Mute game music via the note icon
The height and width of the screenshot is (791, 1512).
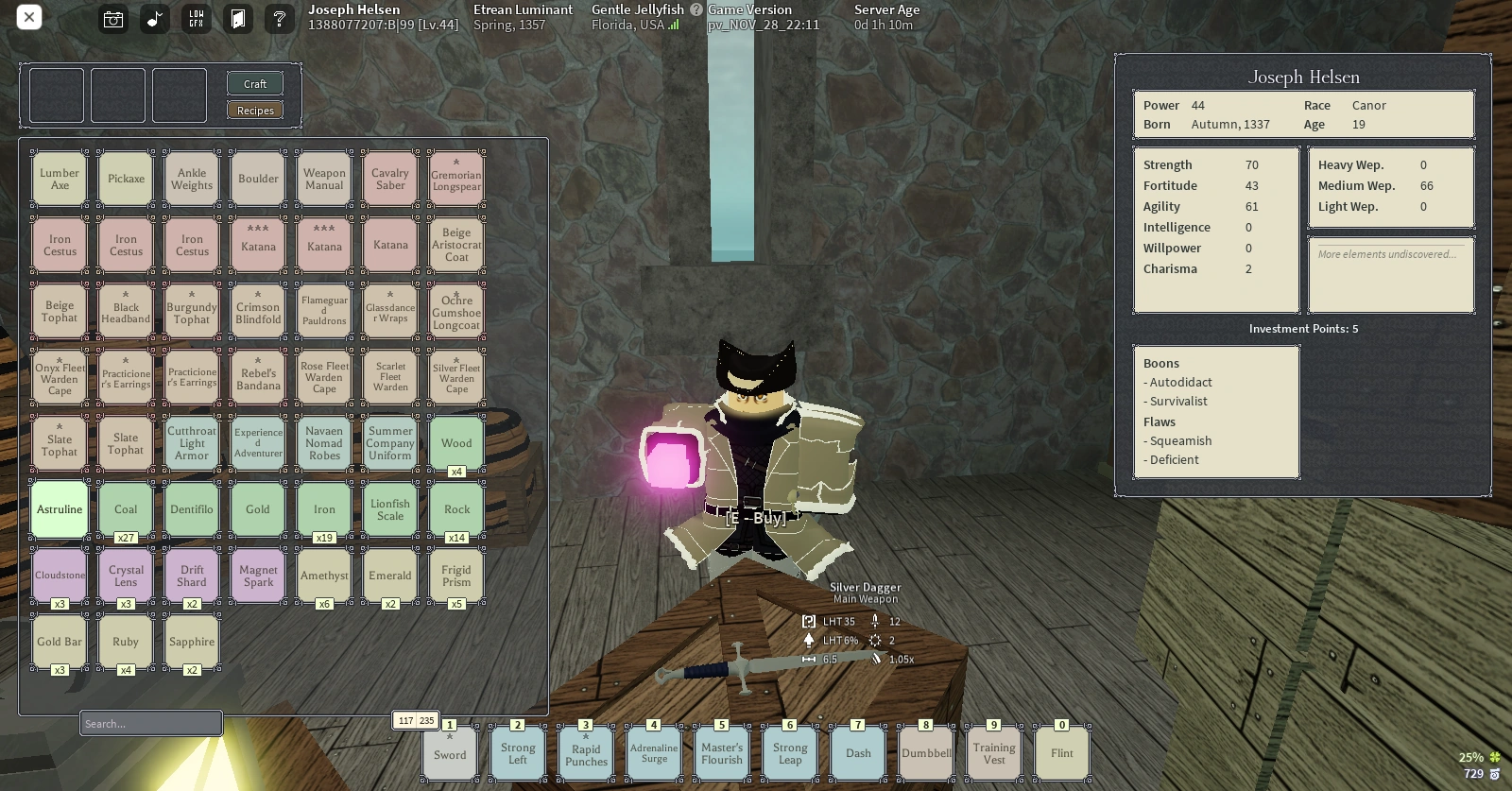(x=154, y=18)
